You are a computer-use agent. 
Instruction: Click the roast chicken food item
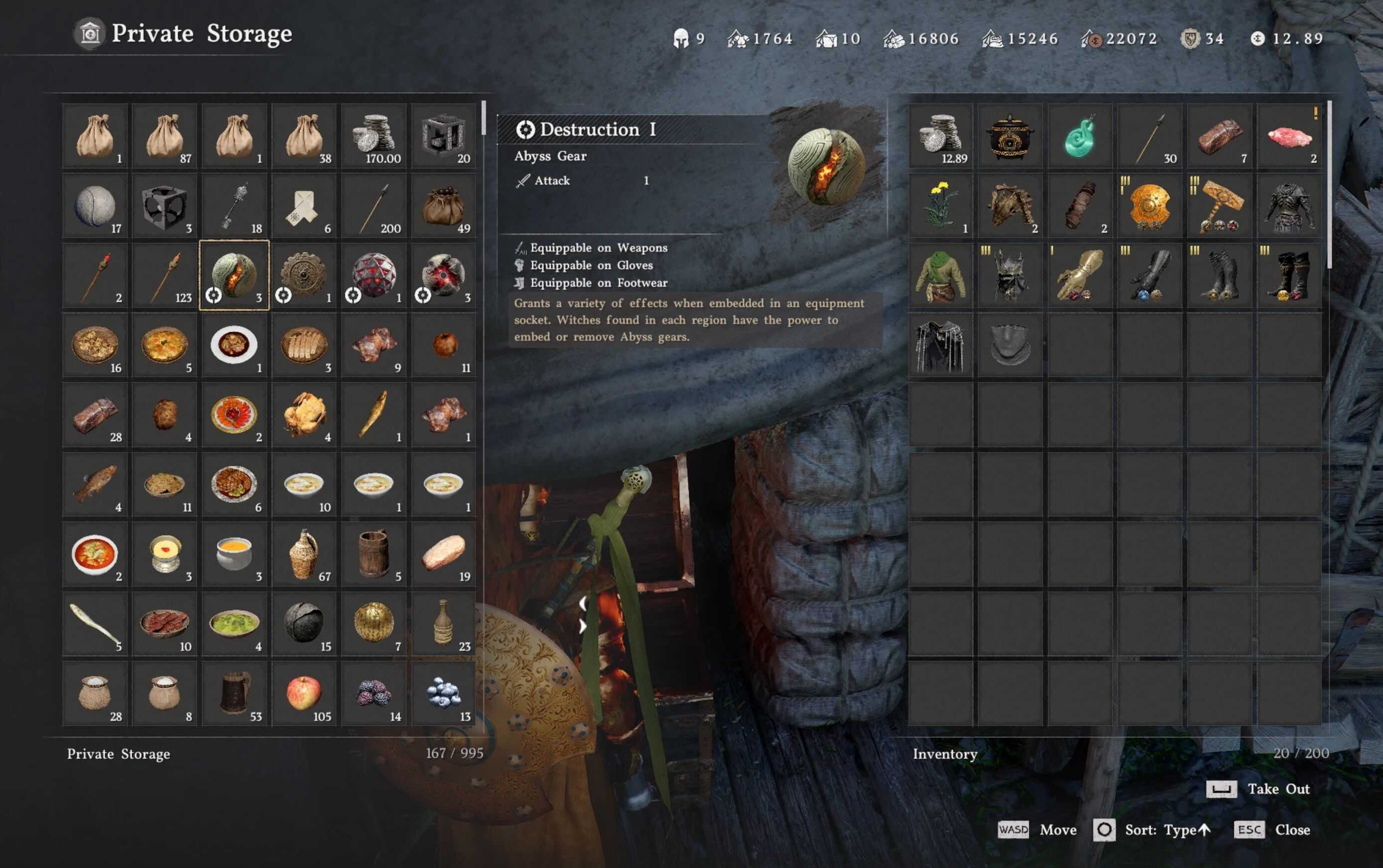304,415
